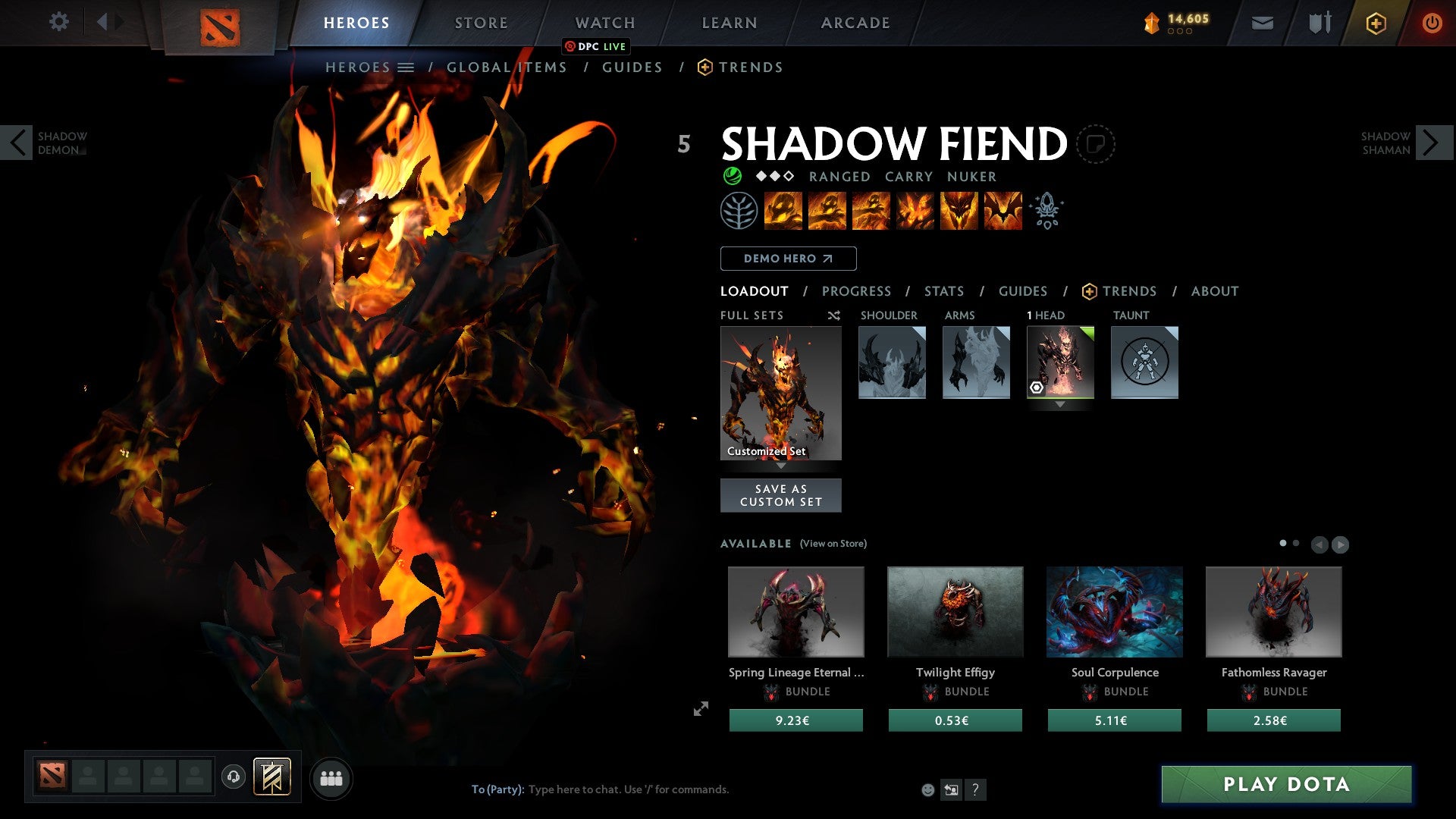Screen dimensions: 1456x819
Task: Click the voice headset icon near party slots
Action: pos(234,777)
